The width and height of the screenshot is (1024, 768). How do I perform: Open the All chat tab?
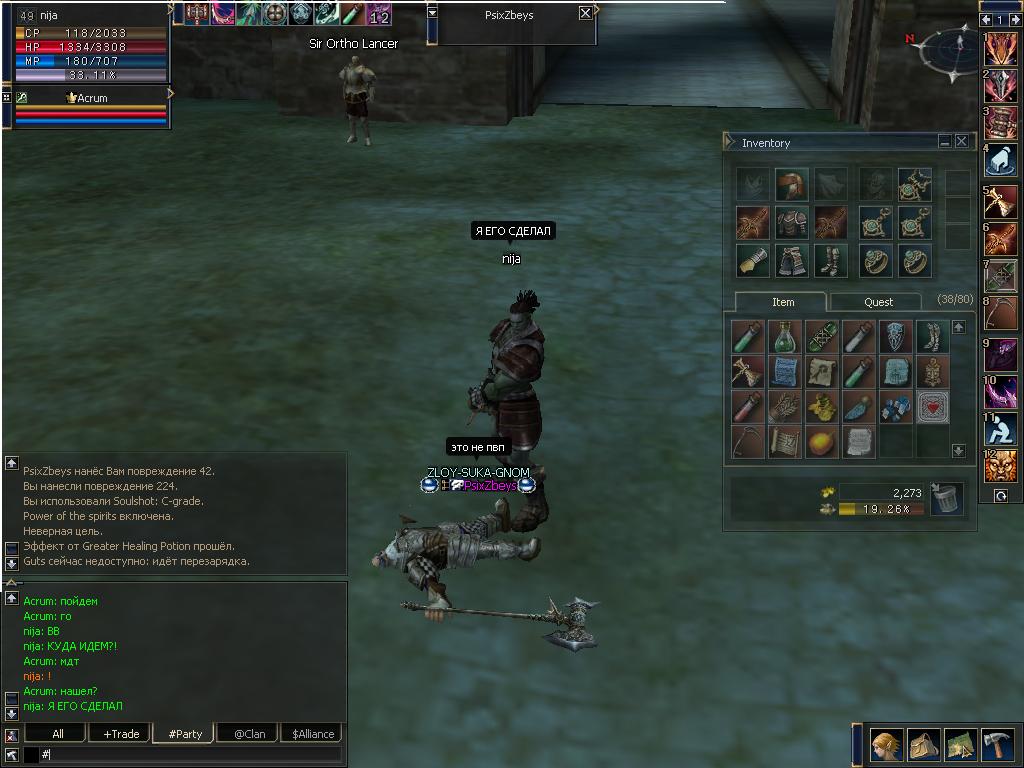click(57, 734)
